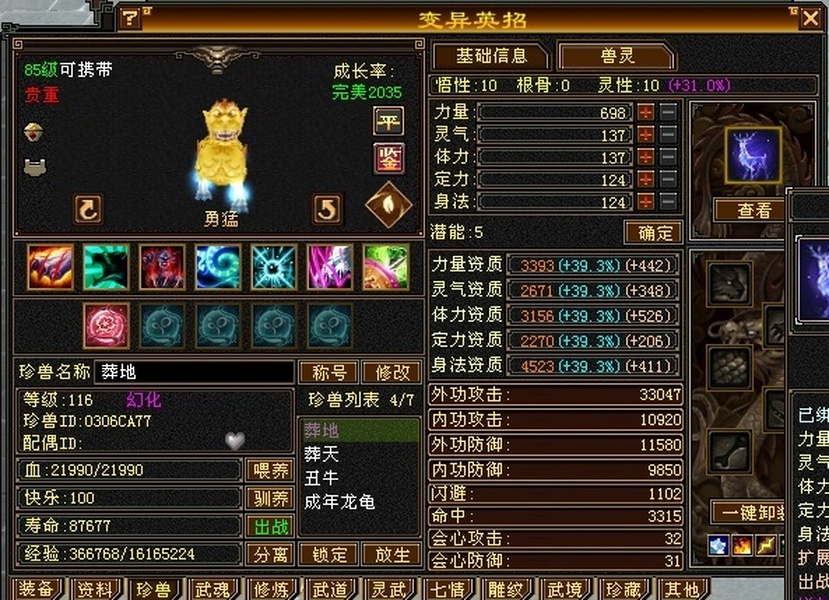The height and width of the screenshot is (600, 829).
Task: Close the pet window with the X
Action: tap(810, 18)
